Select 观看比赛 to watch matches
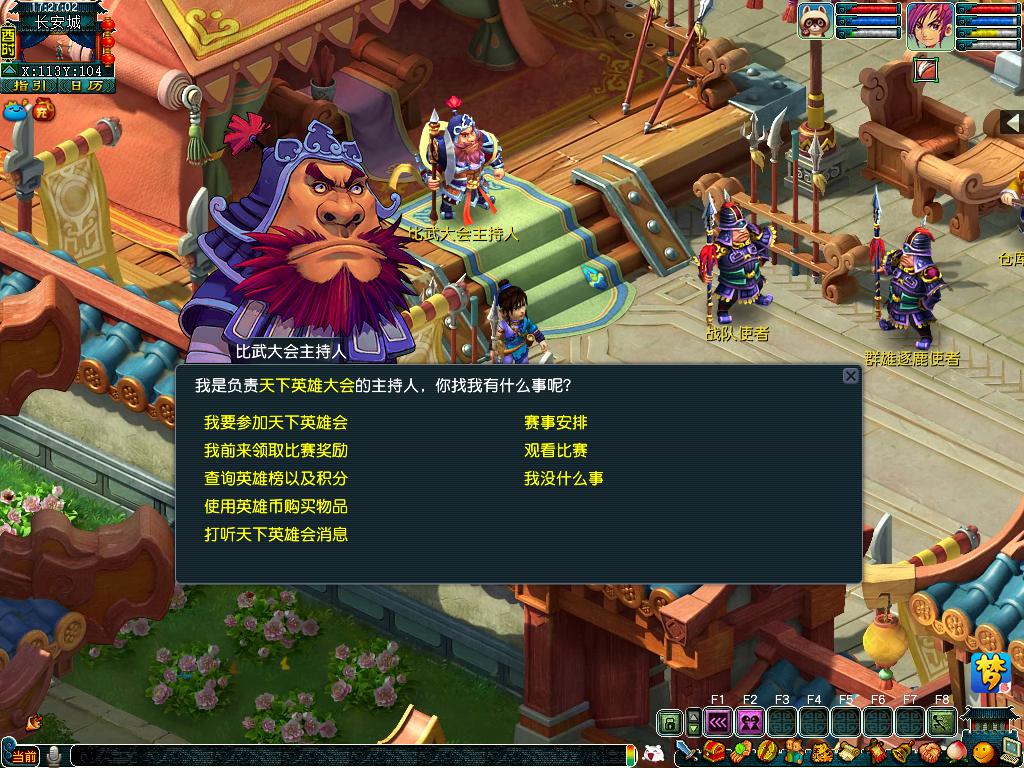Image resolution: width=1024 pixels, height=768 pixels. click(555, 451)
